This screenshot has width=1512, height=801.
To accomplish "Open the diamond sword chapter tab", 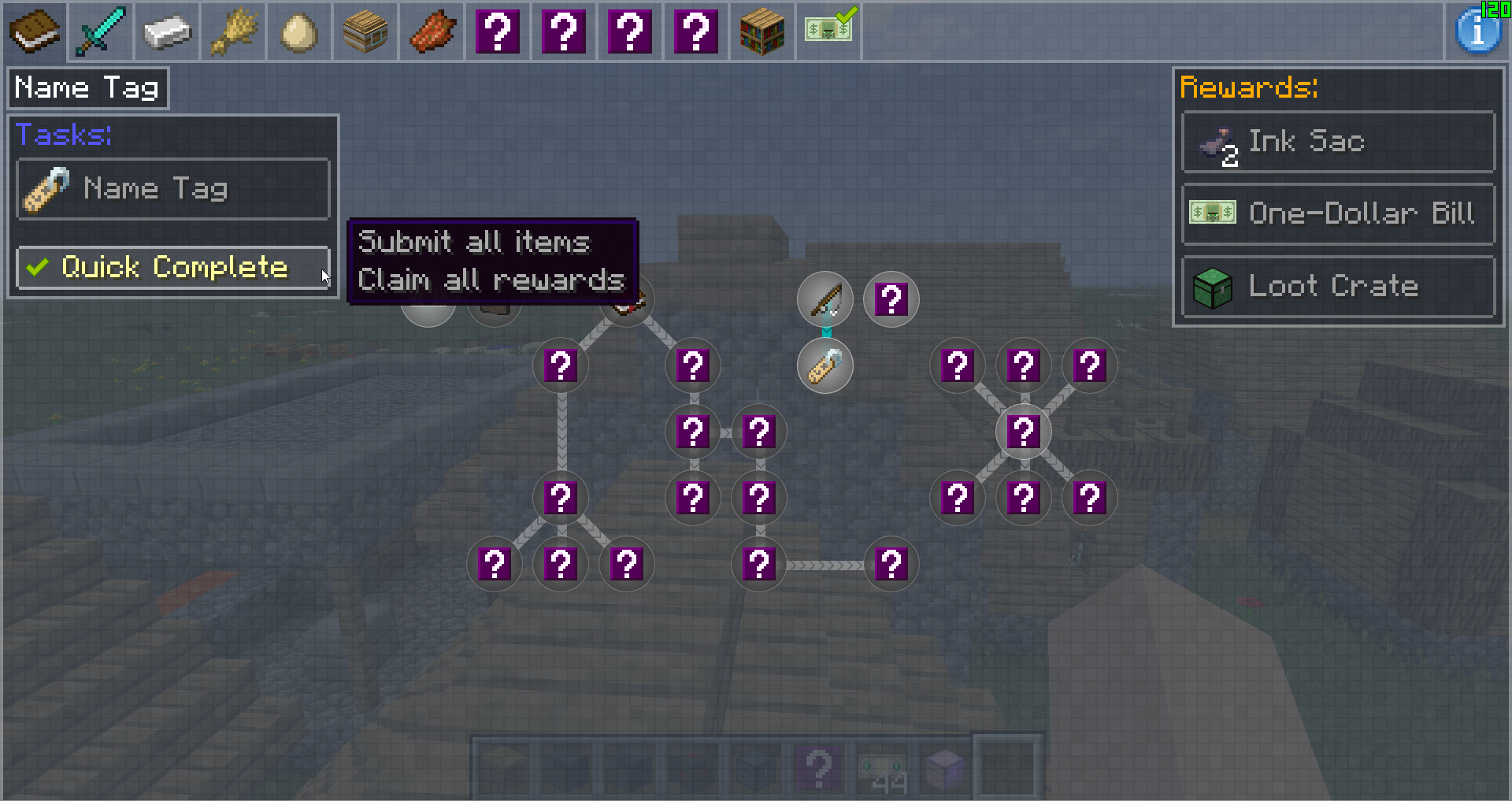I will pyautogui.click(x=100, y=32).
